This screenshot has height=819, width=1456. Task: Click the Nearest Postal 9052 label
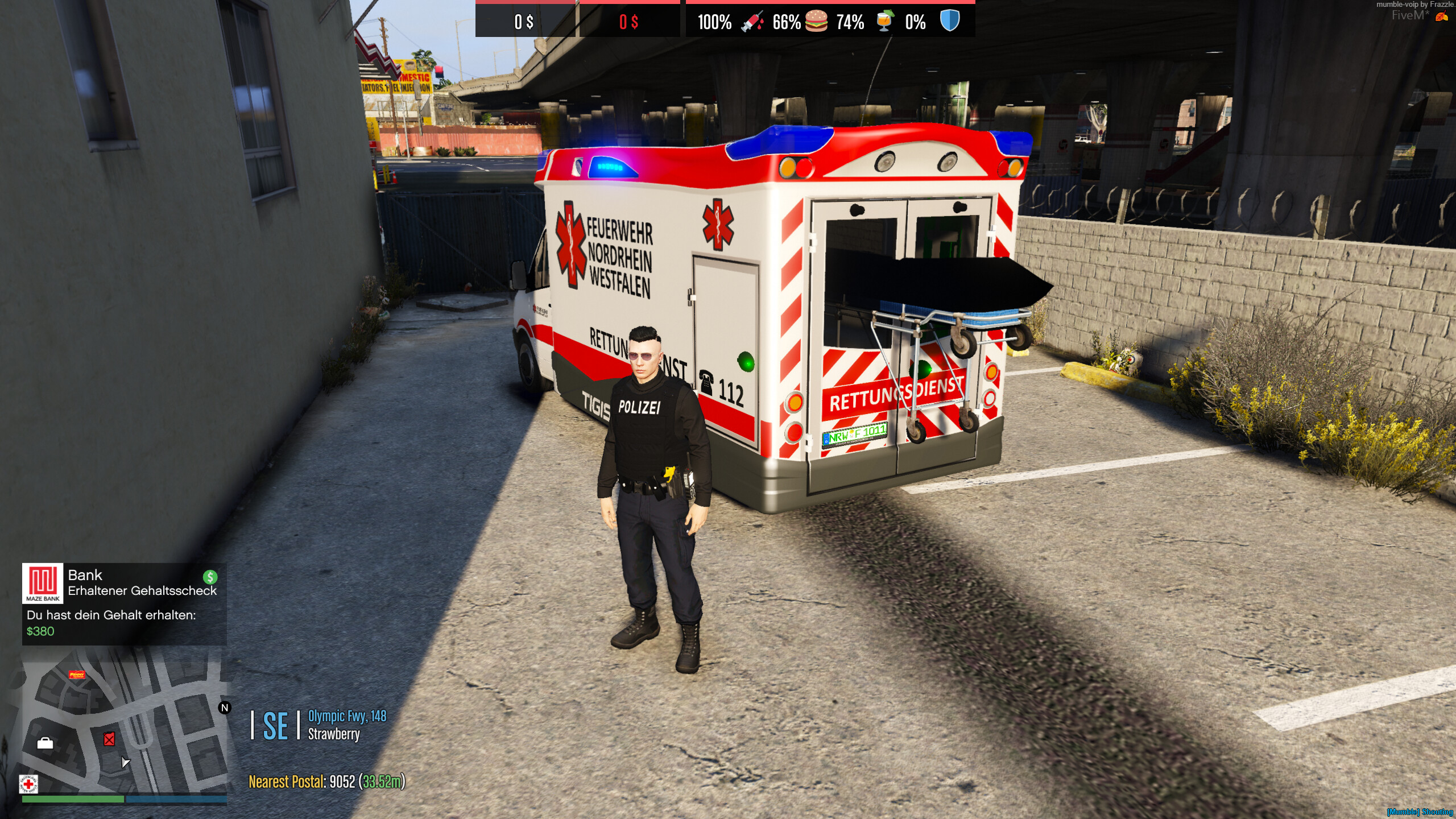[x=326, y=781]
